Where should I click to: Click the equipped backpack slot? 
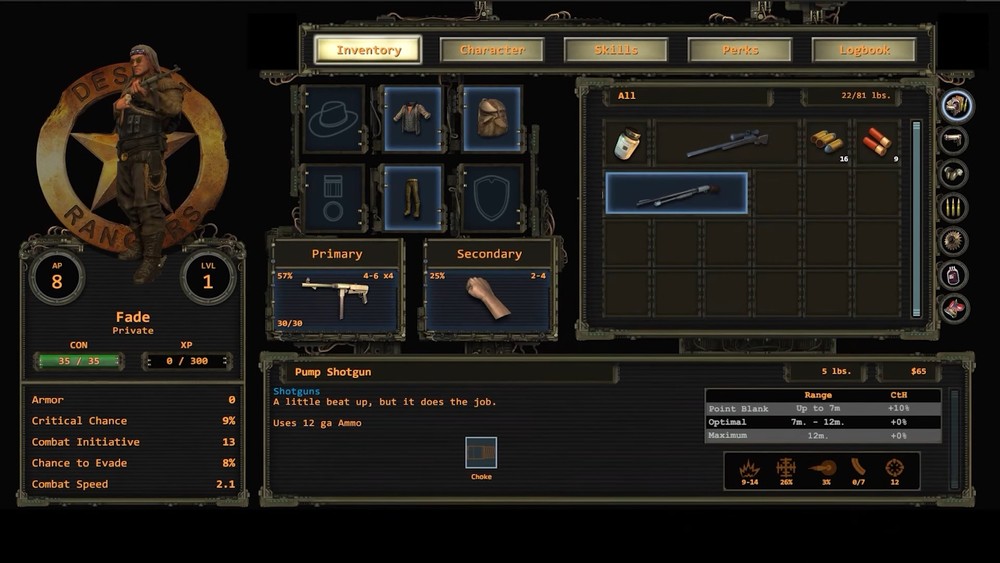click(491, 118)
